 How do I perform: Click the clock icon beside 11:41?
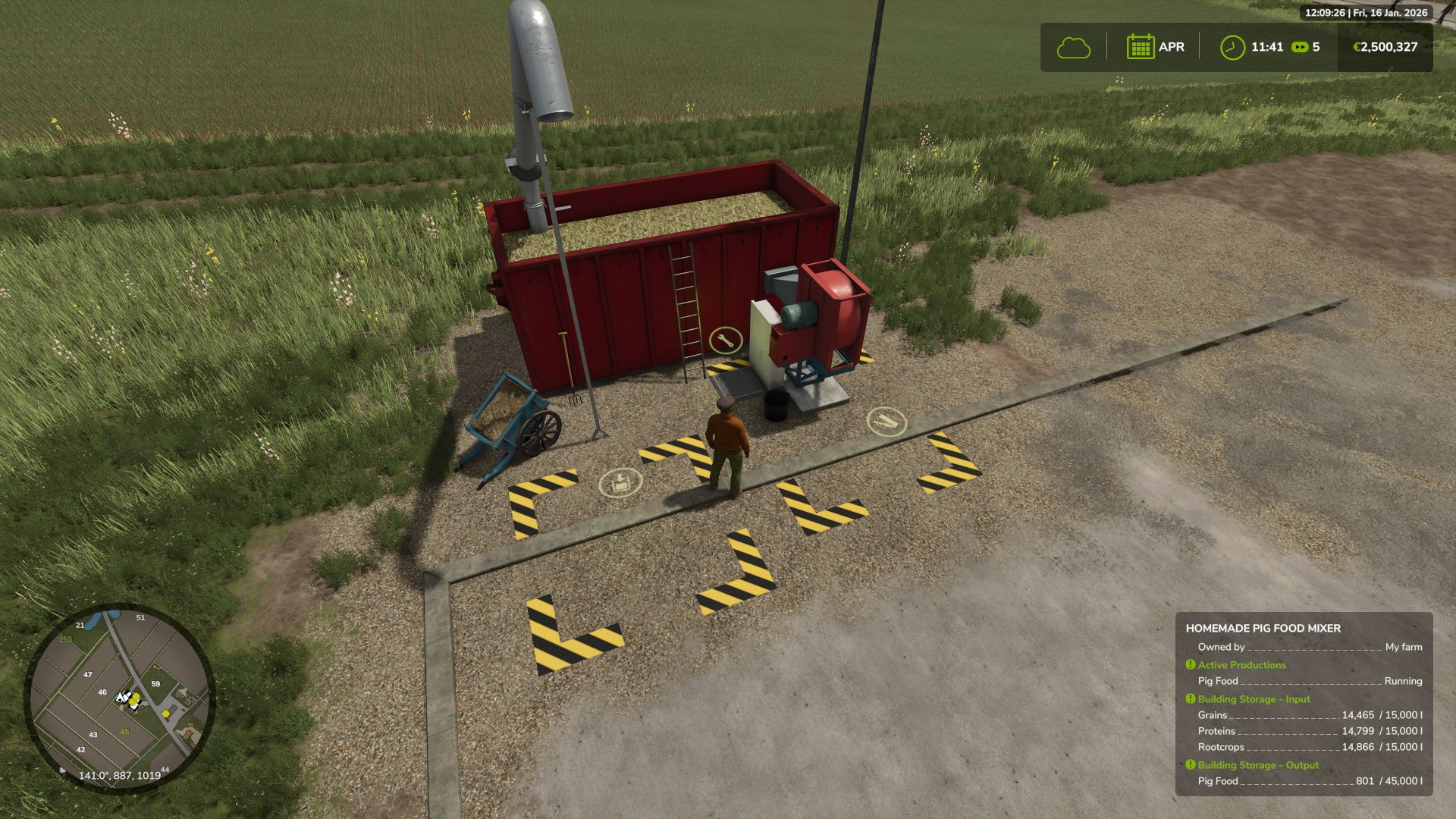coord(1233,47)
